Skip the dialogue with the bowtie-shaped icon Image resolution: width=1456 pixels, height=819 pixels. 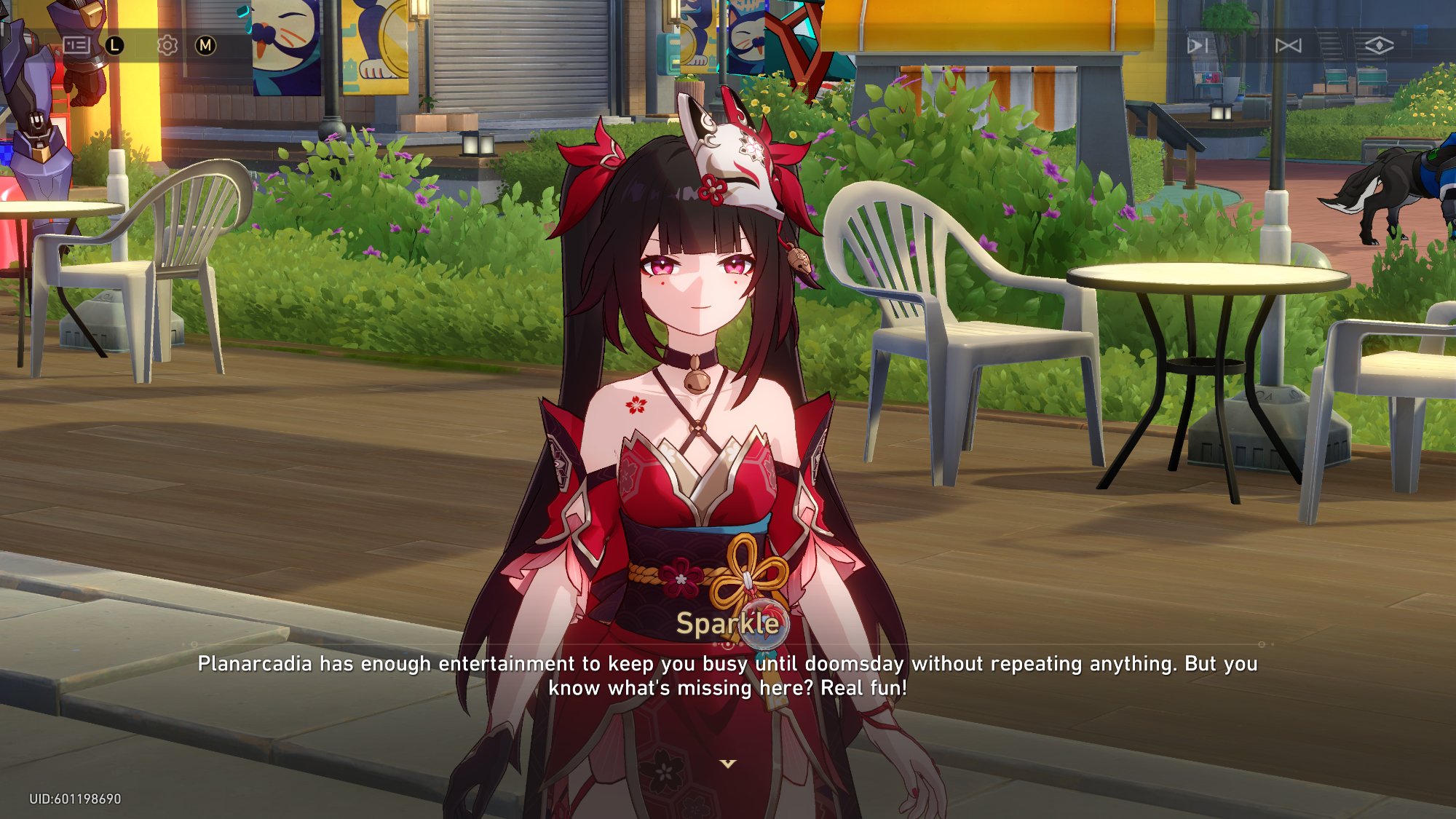1288,46
